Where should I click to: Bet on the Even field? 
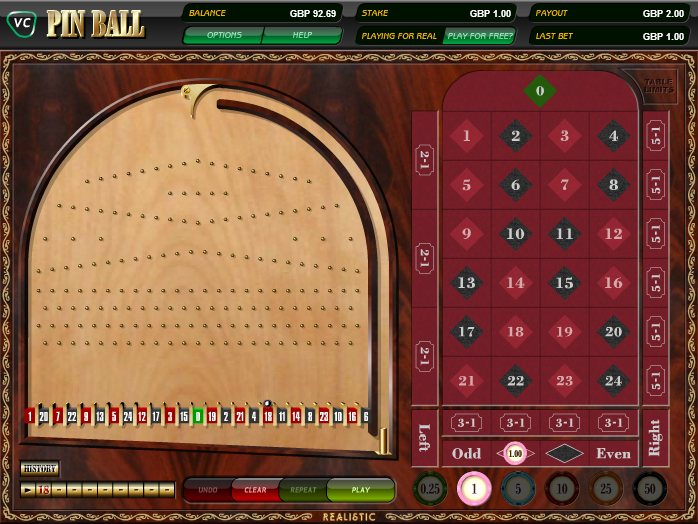click(613, 453)
